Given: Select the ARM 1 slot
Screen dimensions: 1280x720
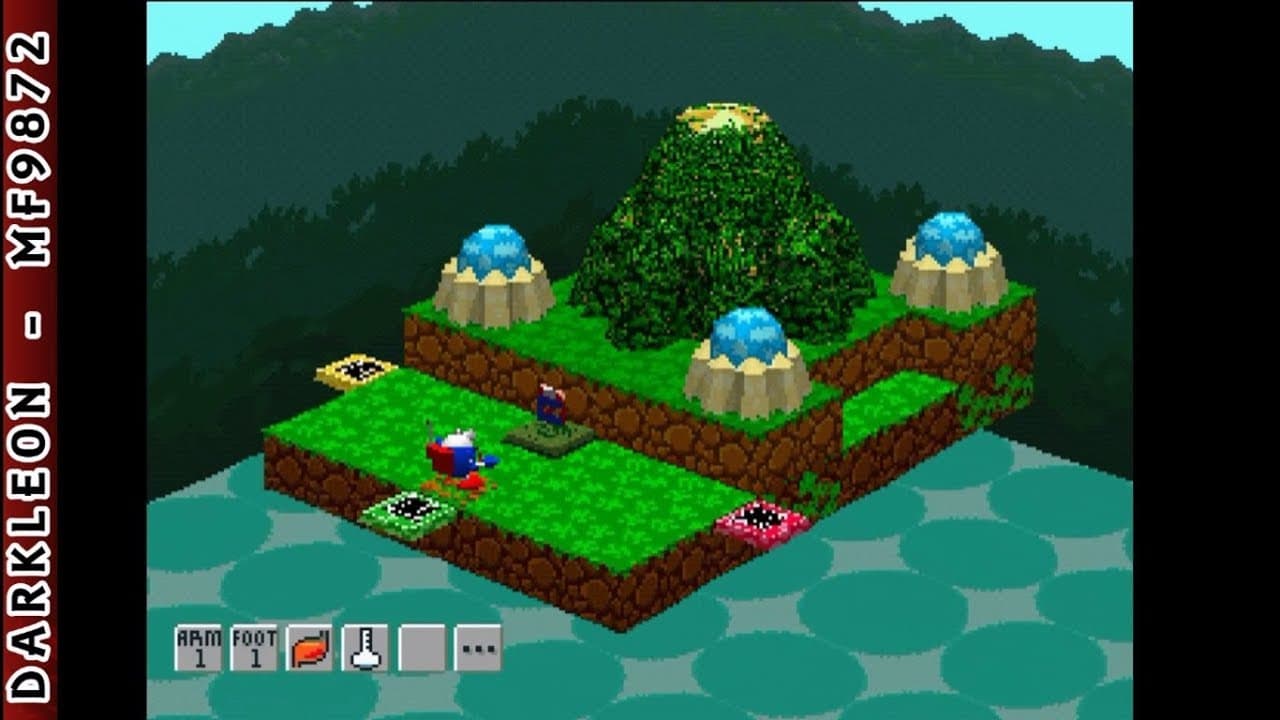Looking at the screenshot, I should [x=198, y=648].
